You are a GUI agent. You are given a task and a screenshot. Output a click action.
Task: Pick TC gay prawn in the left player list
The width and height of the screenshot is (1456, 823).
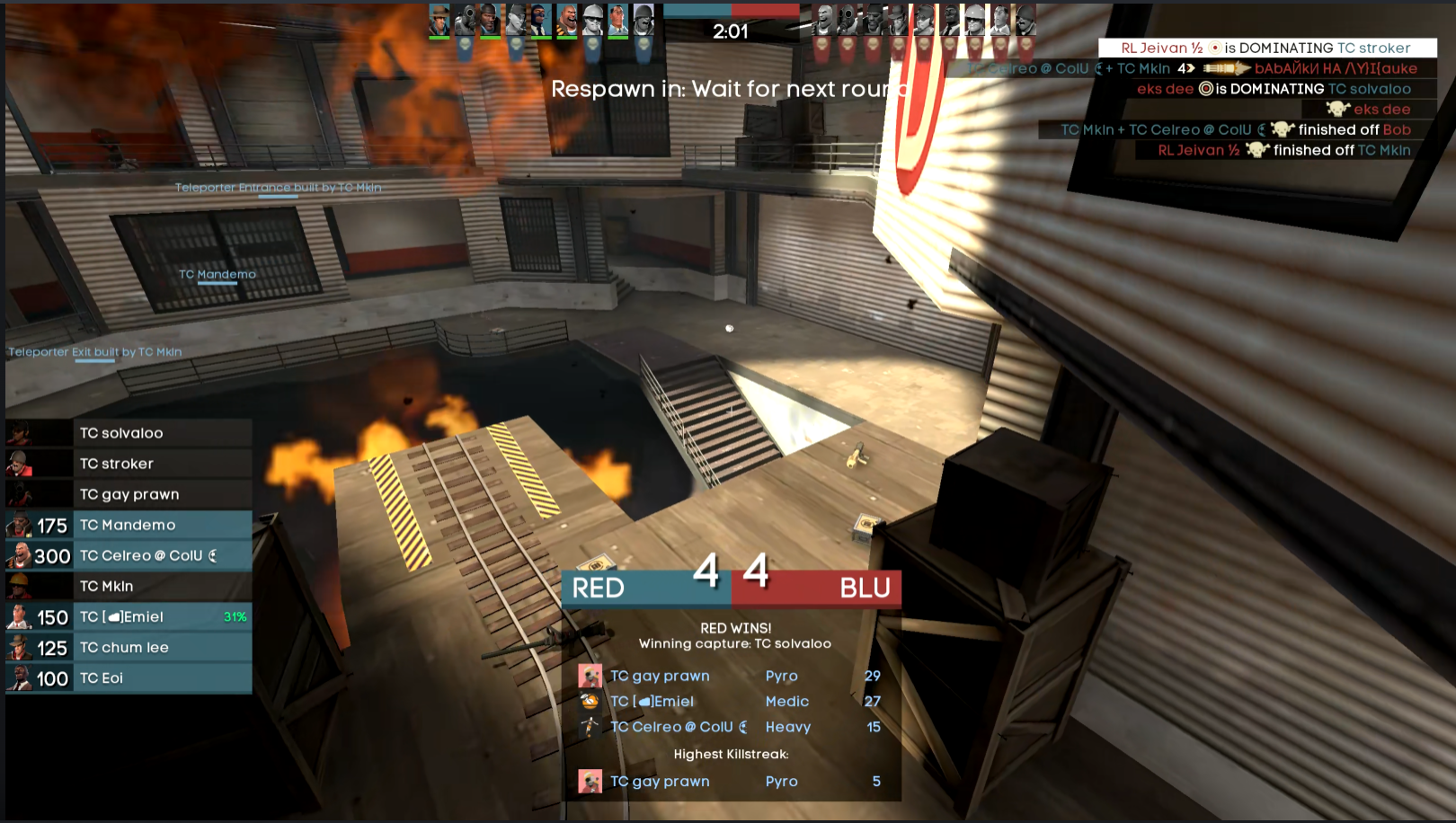pos(129,494)
